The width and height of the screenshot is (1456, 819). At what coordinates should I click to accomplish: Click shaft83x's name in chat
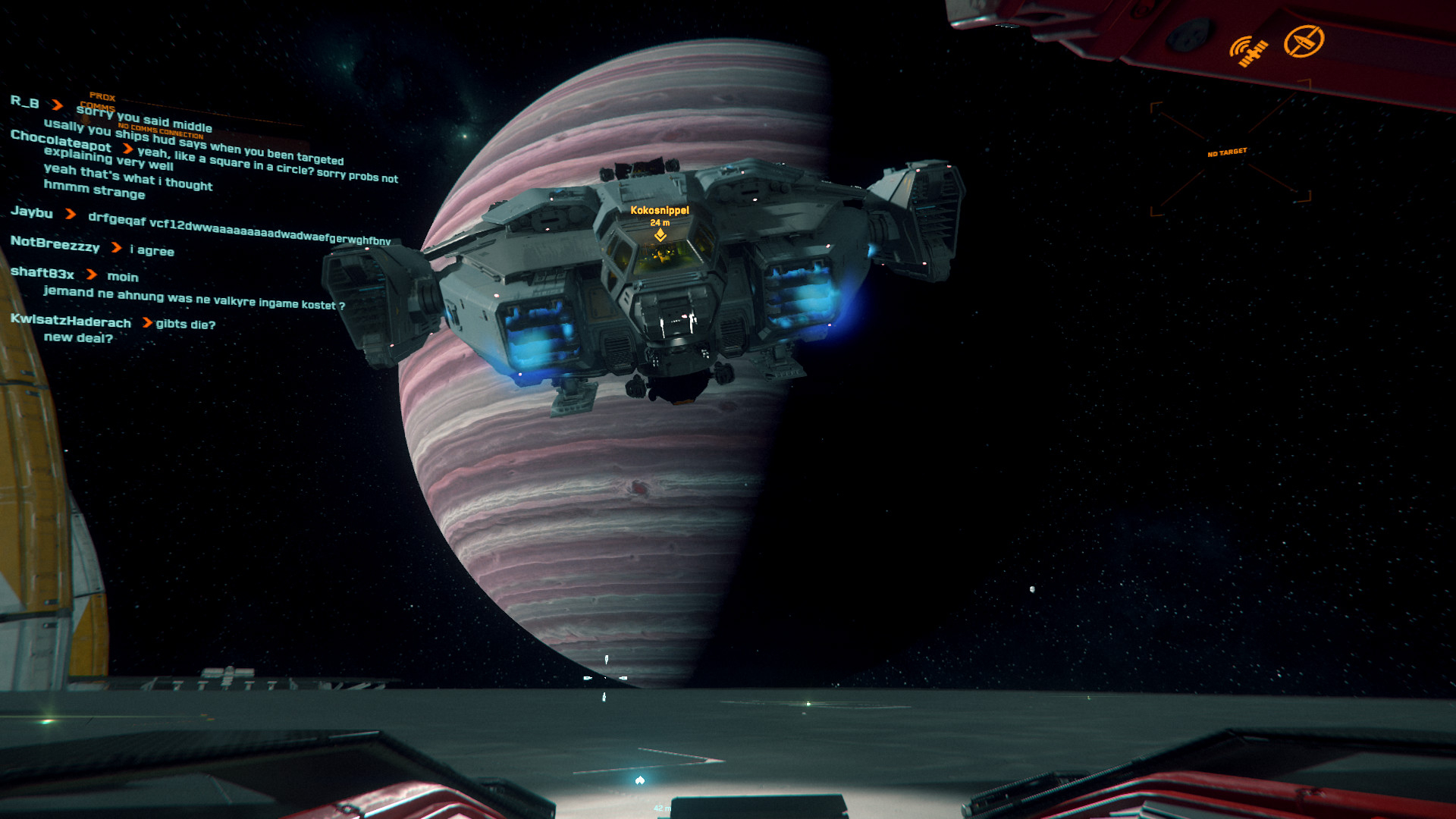click(x=42, y=272)
